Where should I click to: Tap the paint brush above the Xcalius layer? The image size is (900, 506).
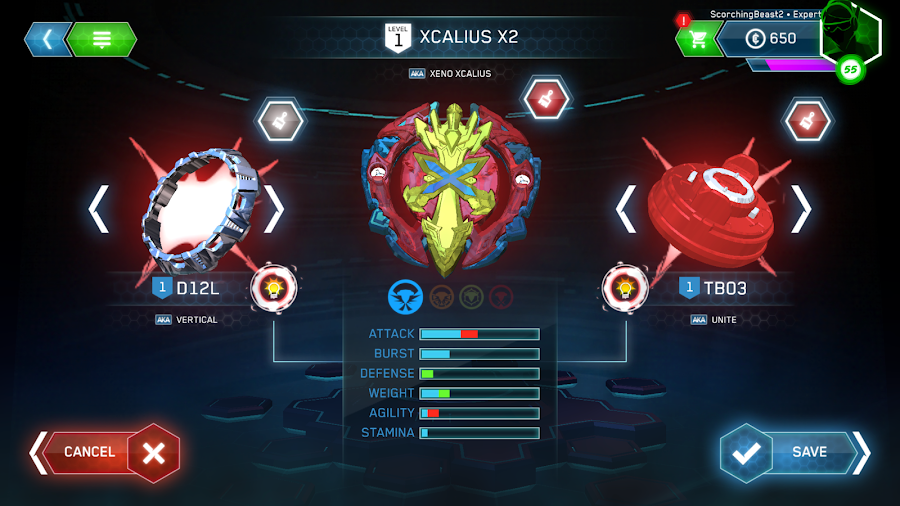click(x=546, y=98)
